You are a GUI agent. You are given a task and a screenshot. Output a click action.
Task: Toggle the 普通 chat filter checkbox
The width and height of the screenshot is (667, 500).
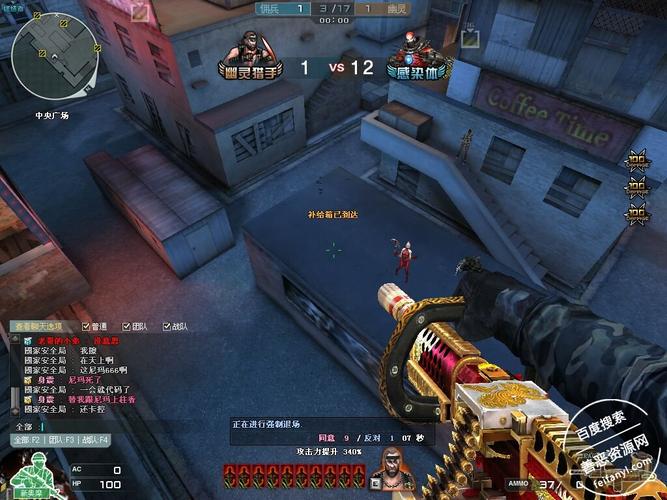click(x=86, y=326)
